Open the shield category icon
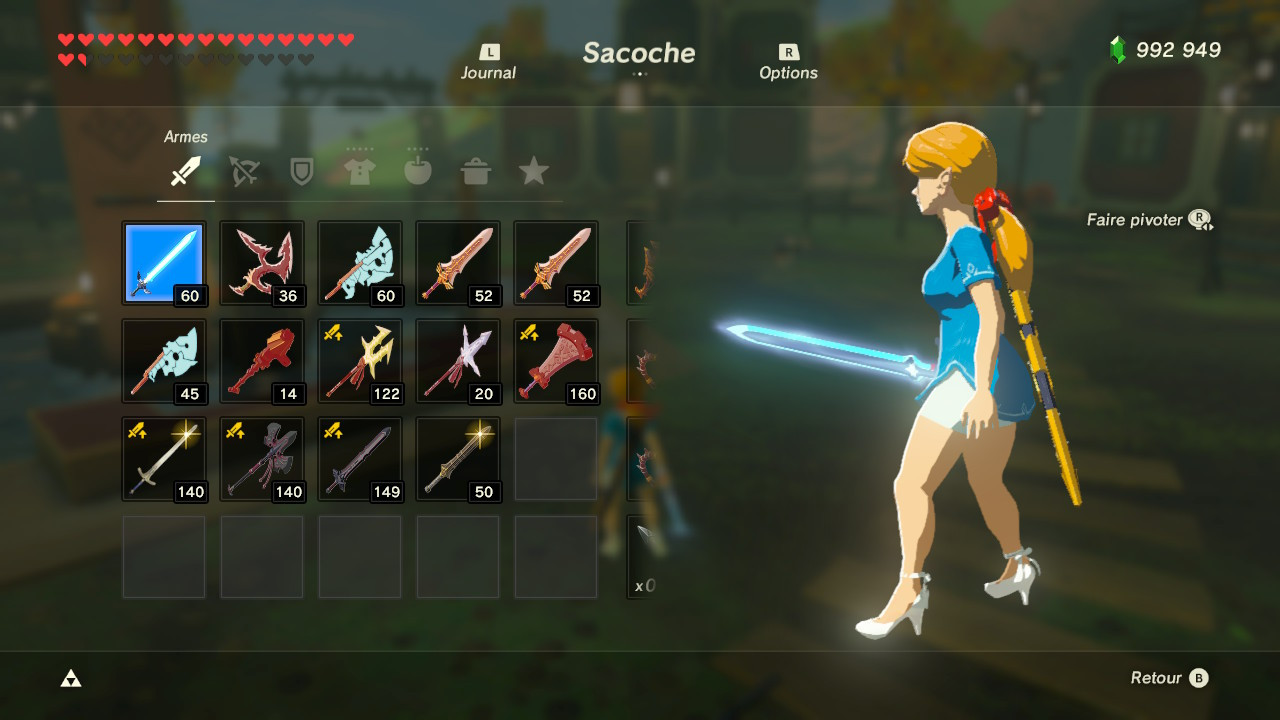This screenshot has width=1280, height=720. pos(301,170)
